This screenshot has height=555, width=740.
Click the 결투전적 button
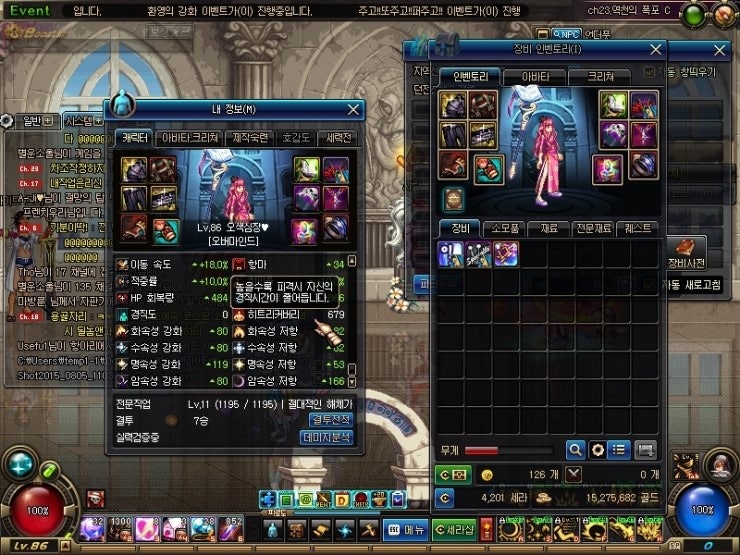point(328,420)
